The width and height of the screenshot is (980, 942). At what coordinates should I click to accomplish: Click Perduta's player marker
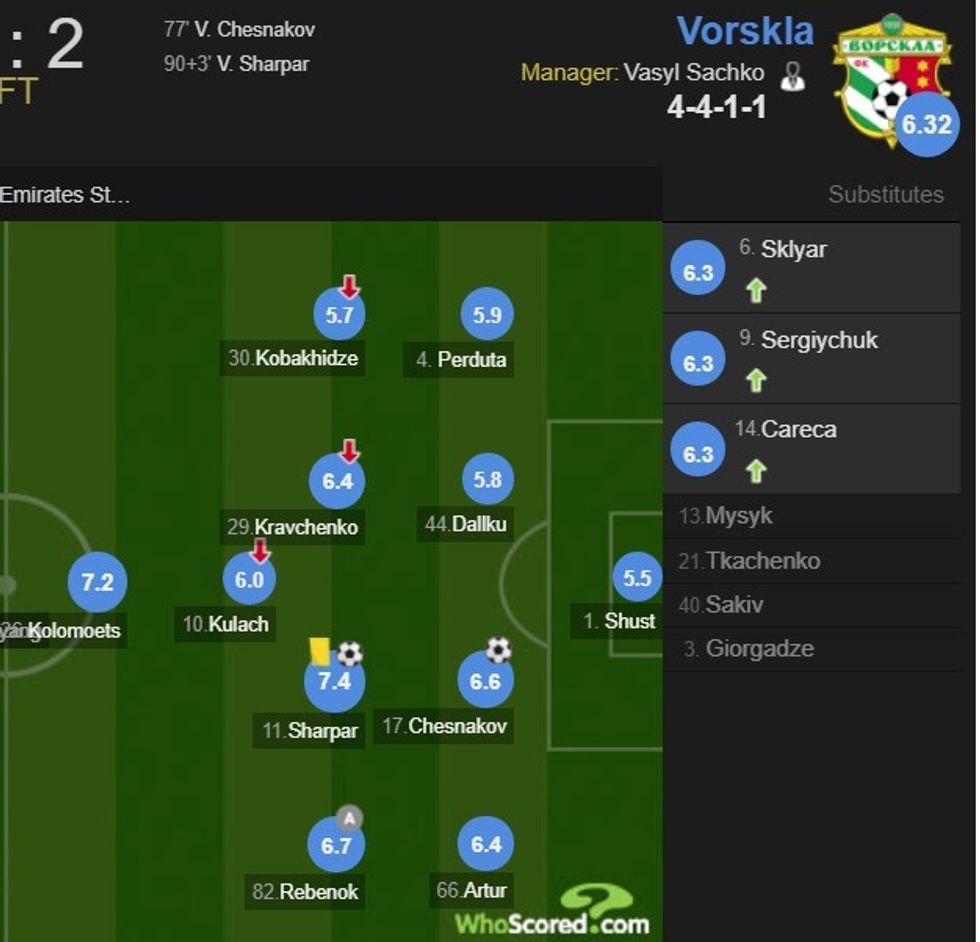487,315
